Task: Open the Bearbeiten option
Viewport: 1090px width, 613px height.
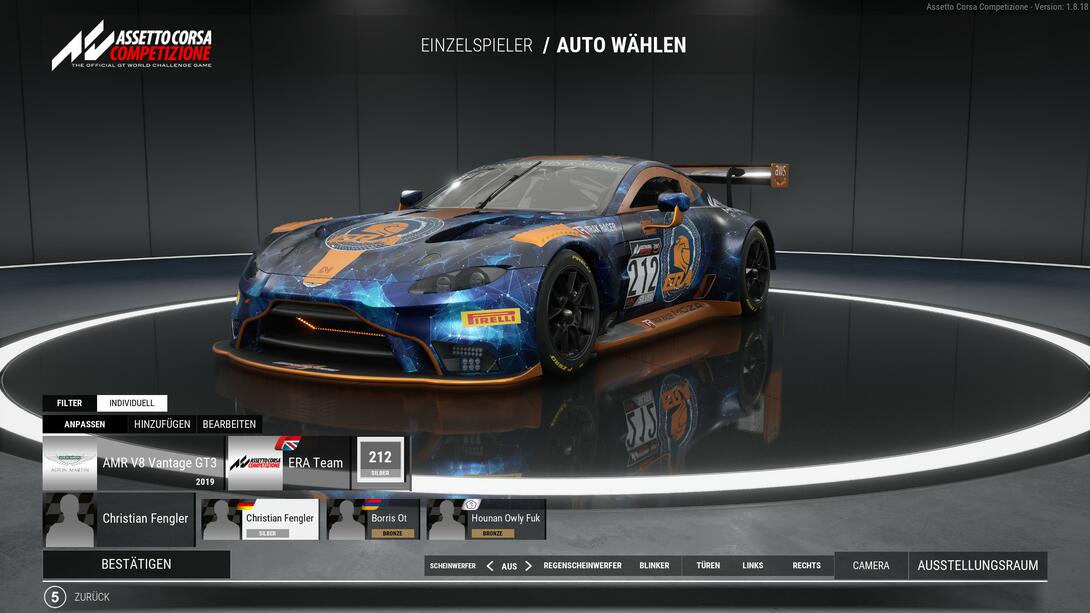Action: tap(229, 424)
